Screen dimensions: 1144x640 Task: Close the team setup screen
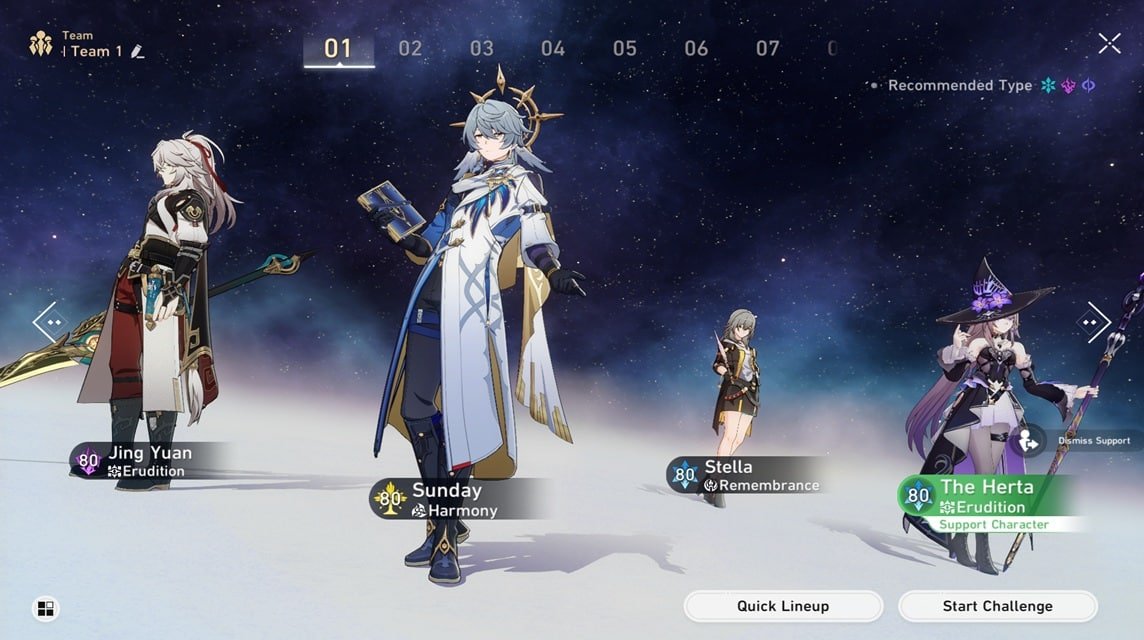coord(1109,43)
